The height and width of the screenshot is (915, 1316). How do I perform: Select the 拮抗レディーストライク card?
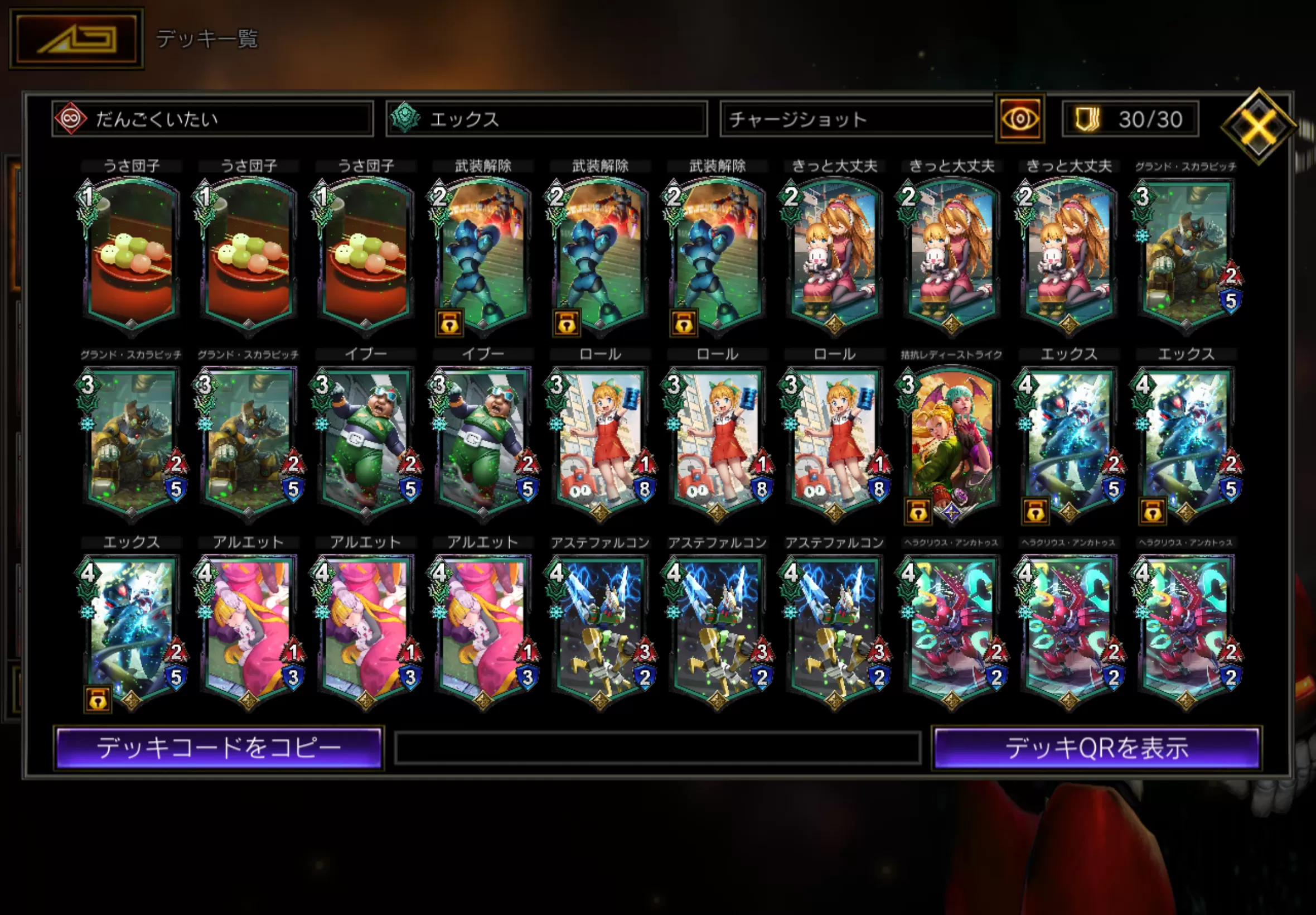pos(951,441)
